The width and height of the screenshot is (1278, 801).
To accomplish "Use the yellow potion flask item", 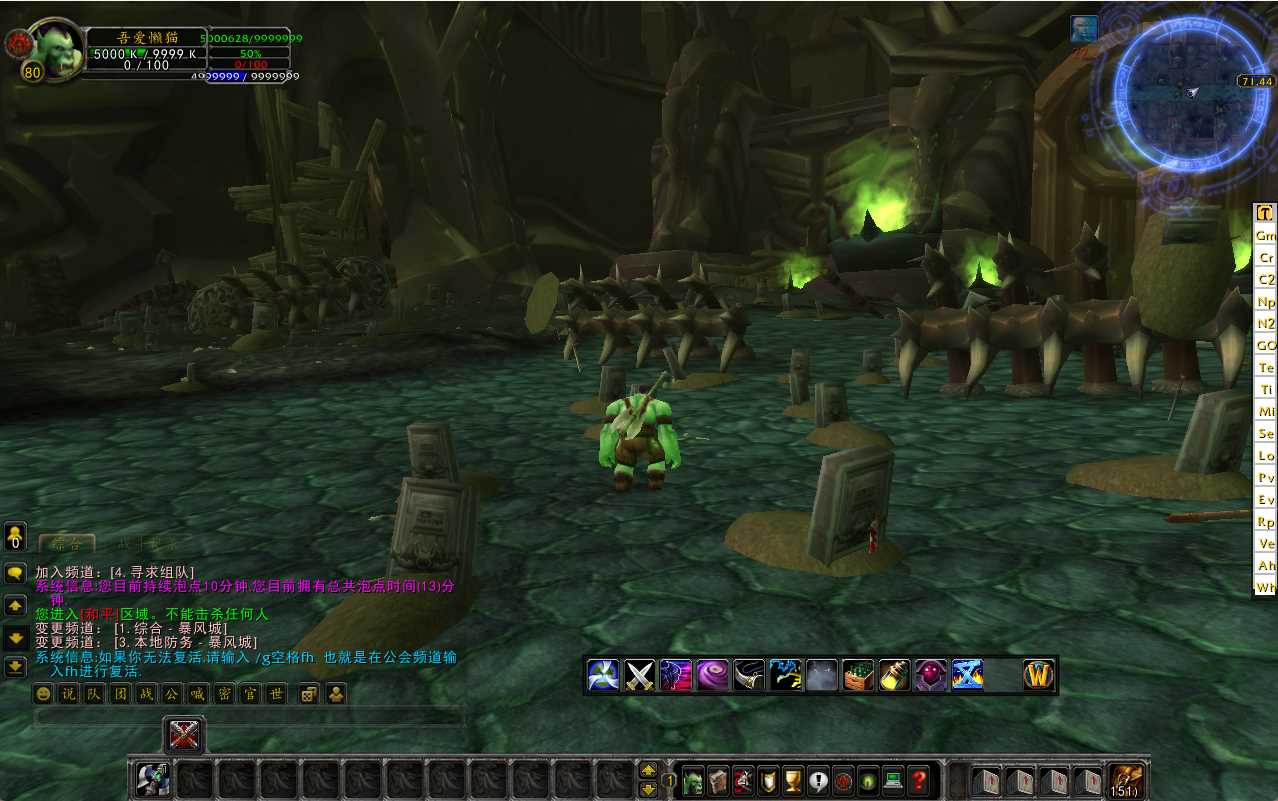I will pos(894,676).
